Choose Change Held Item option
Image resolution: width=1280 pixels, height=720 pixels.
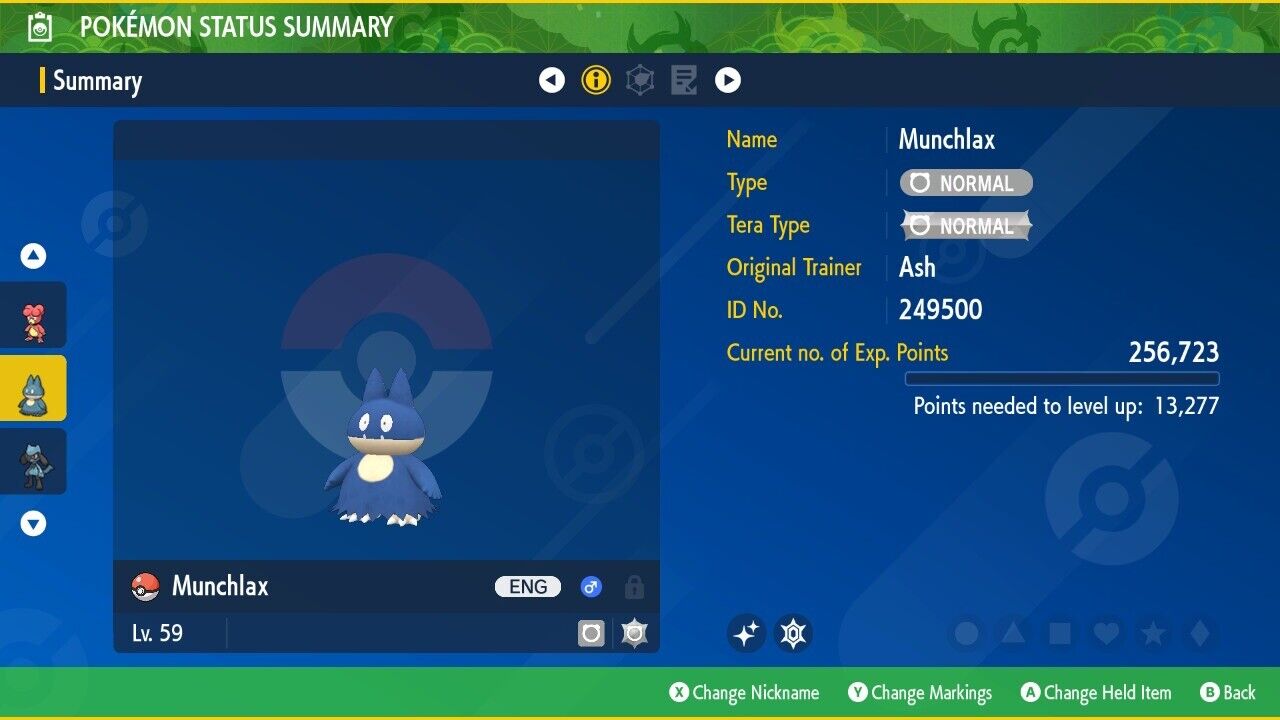click(x=1096, y=693)
